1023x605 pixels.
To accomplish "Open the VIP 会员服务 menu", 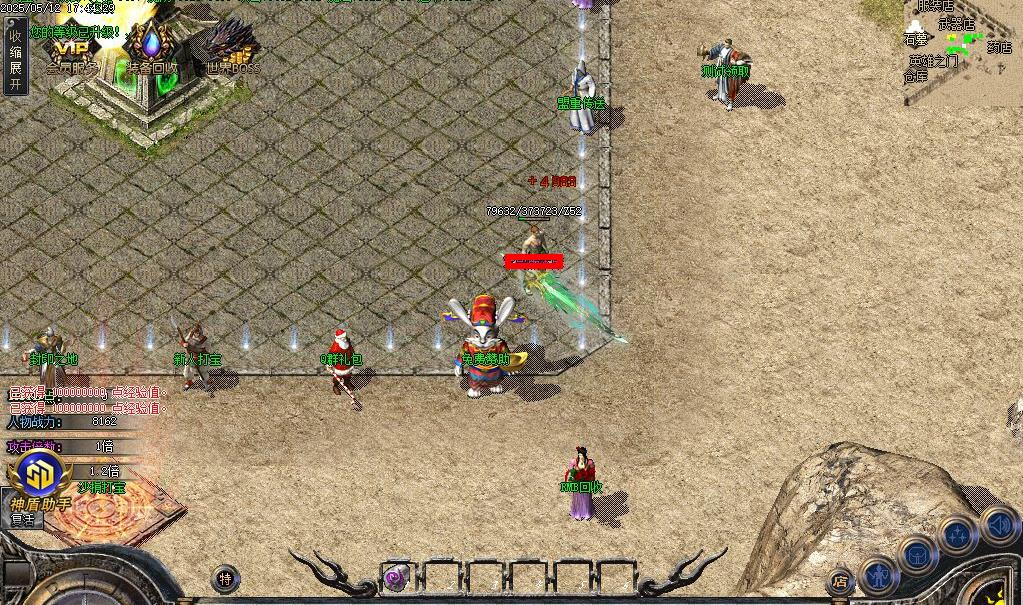I will 72,52.
